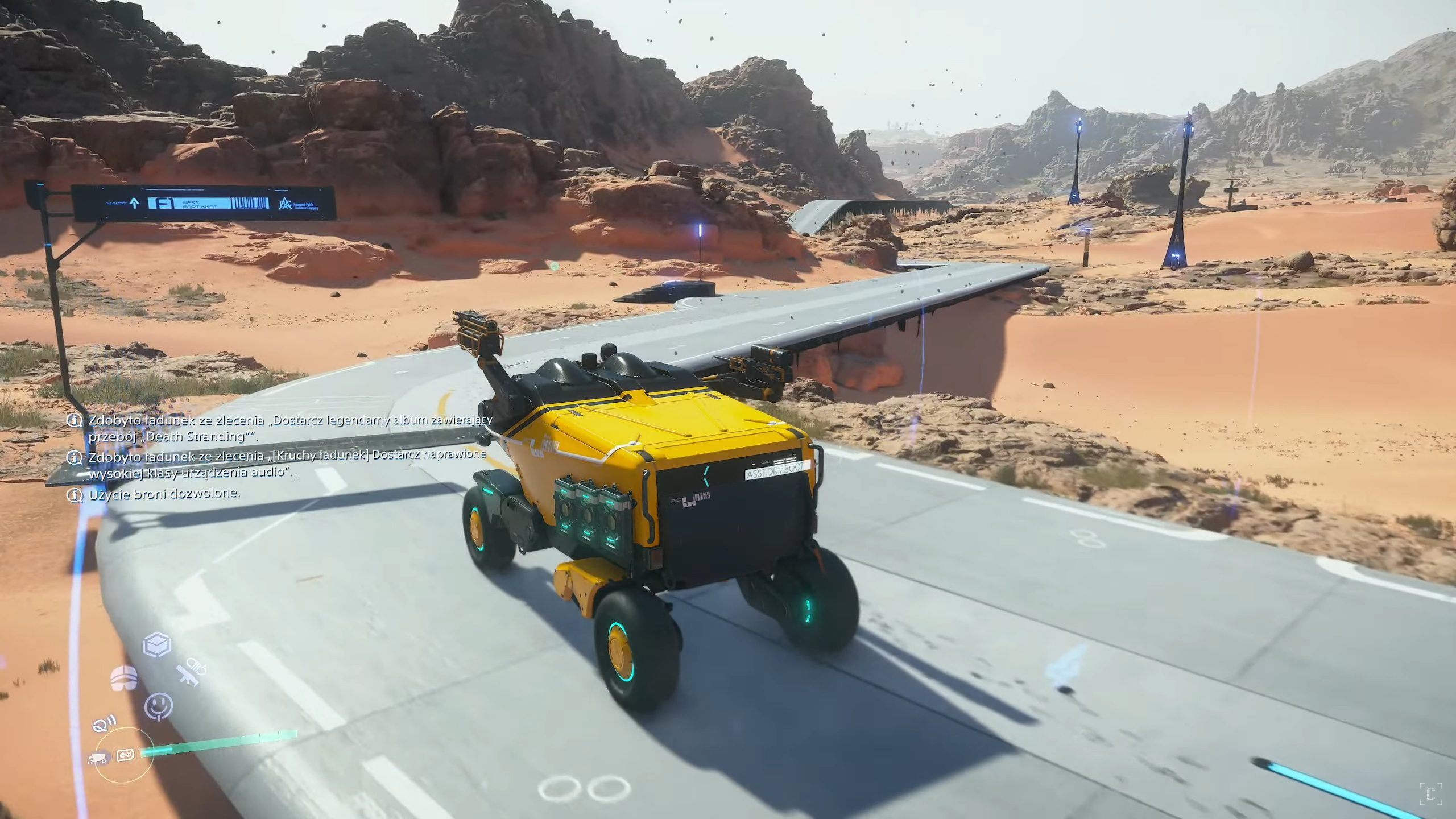Click the shout signal icon
This screenshot has height=819, width=1456.
(x=104, y=723)
